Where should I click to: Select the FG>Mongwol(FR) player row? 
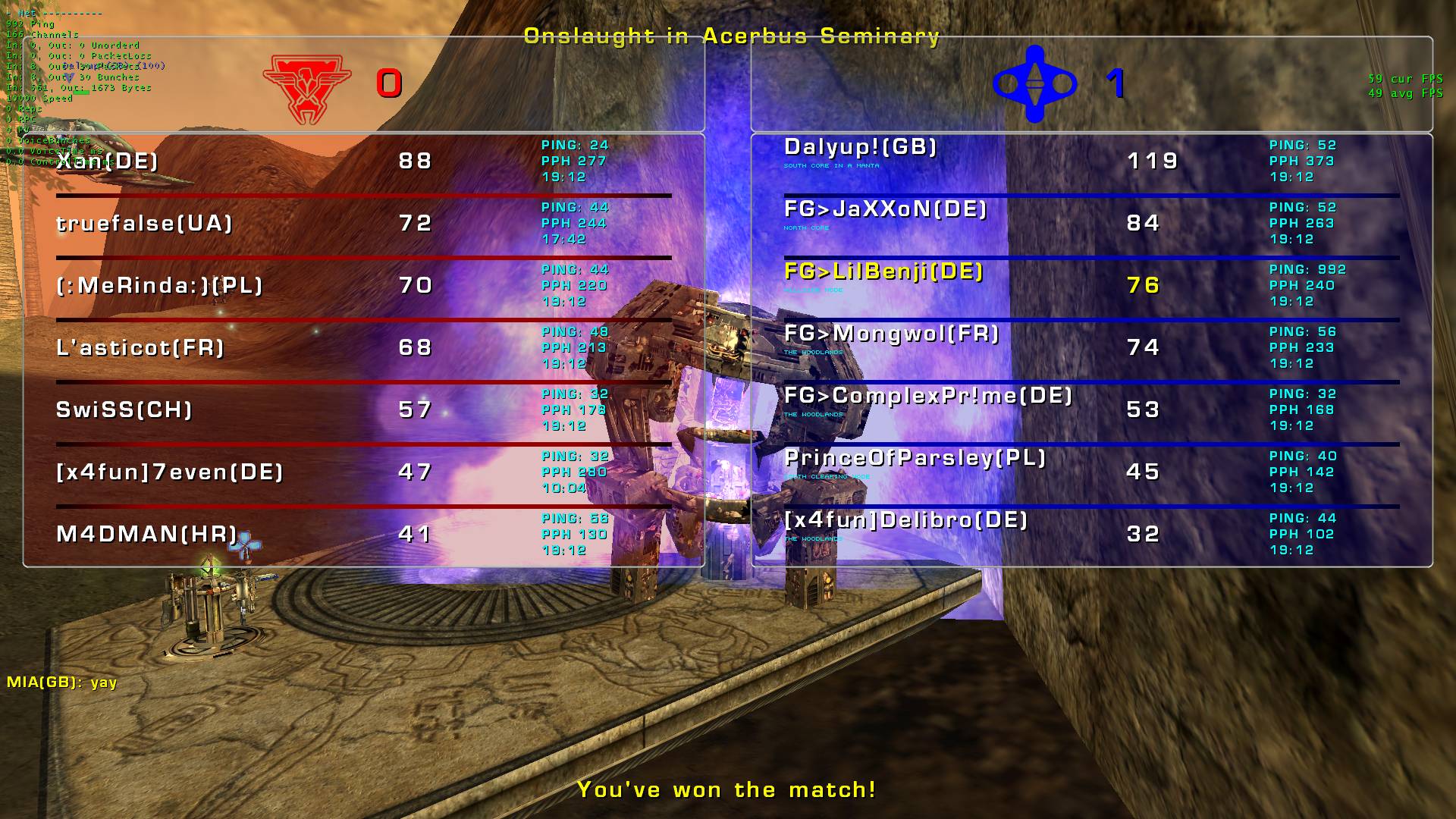coord(892,334)
